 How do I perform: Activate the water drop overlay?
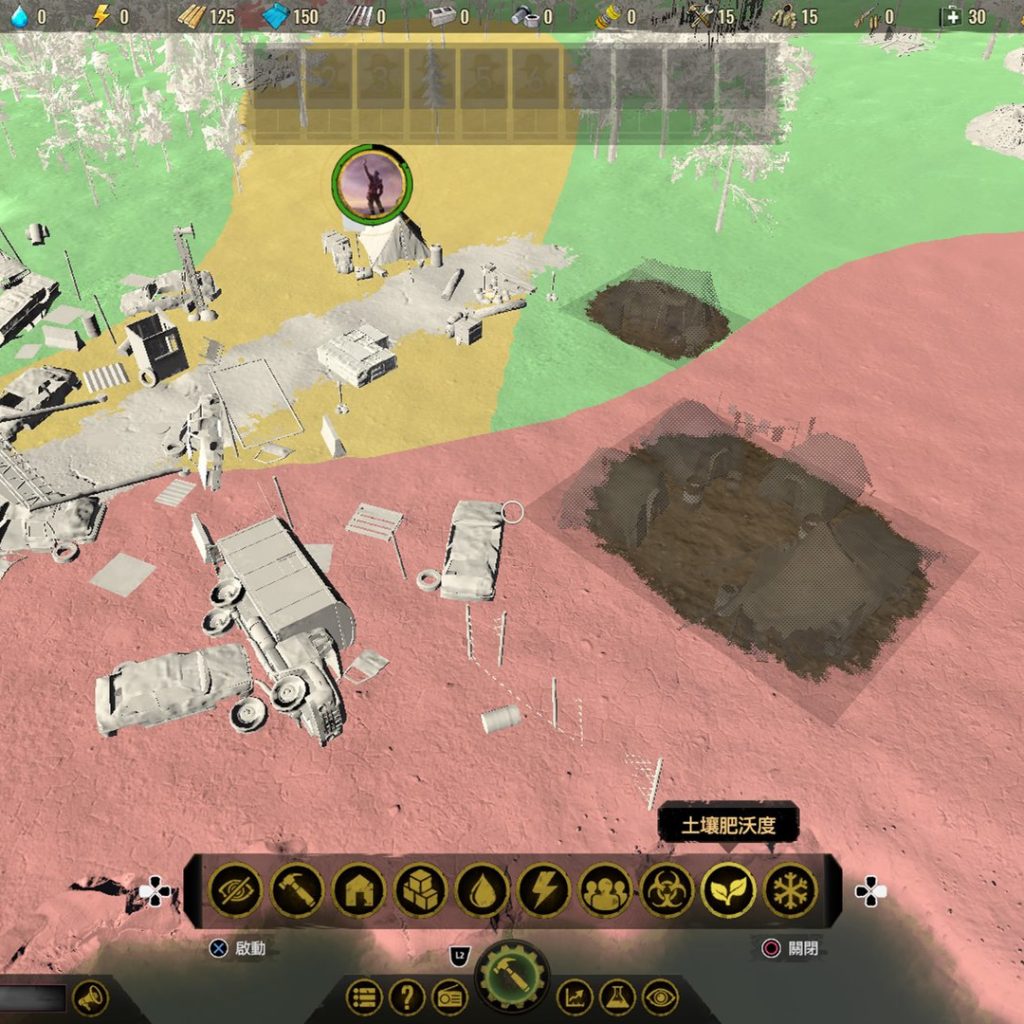[482, 890]
